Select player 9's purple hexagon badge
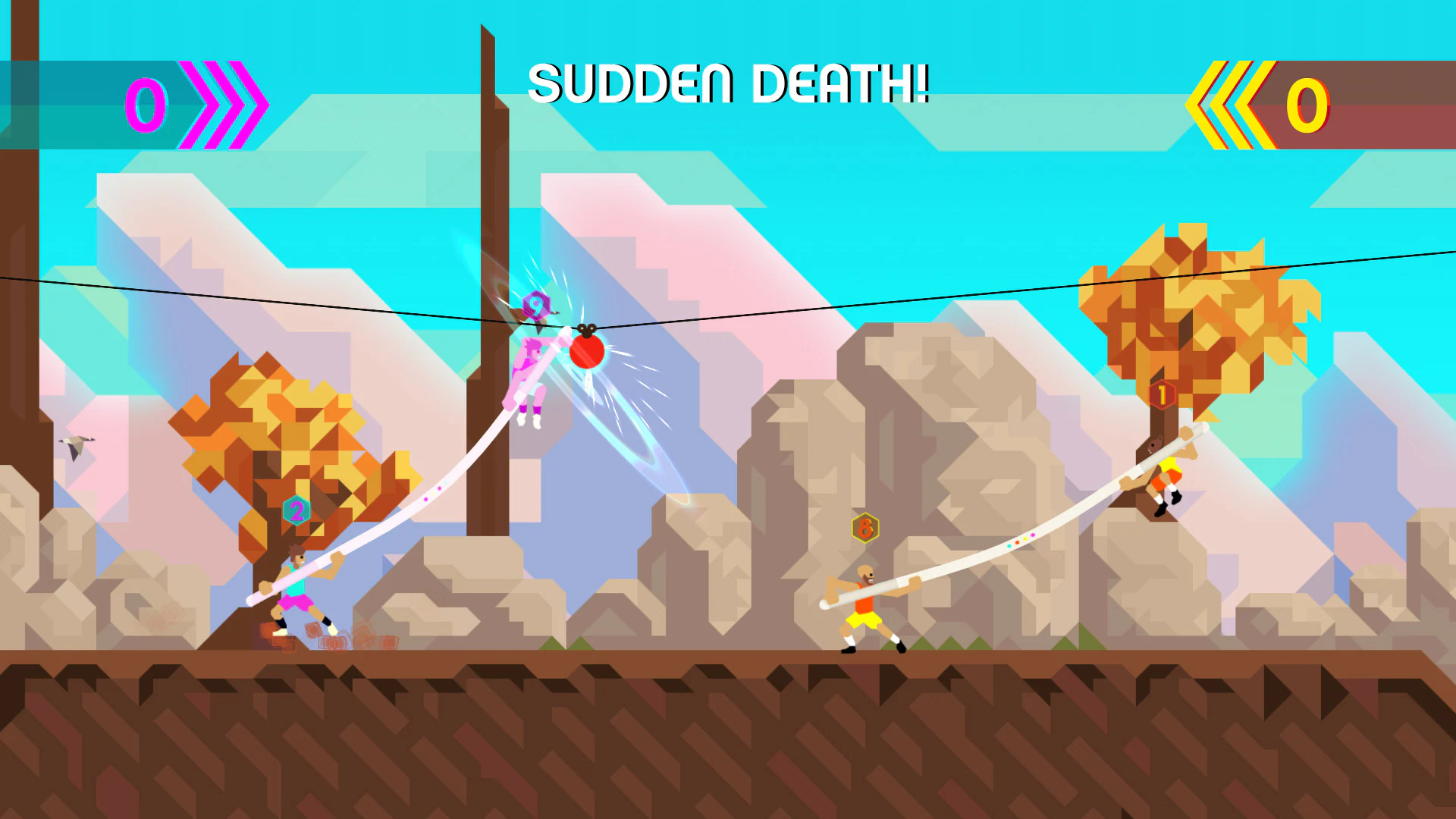Viewport: 1456px width, 819px height. pyautogui.click(x=537, y=305)
